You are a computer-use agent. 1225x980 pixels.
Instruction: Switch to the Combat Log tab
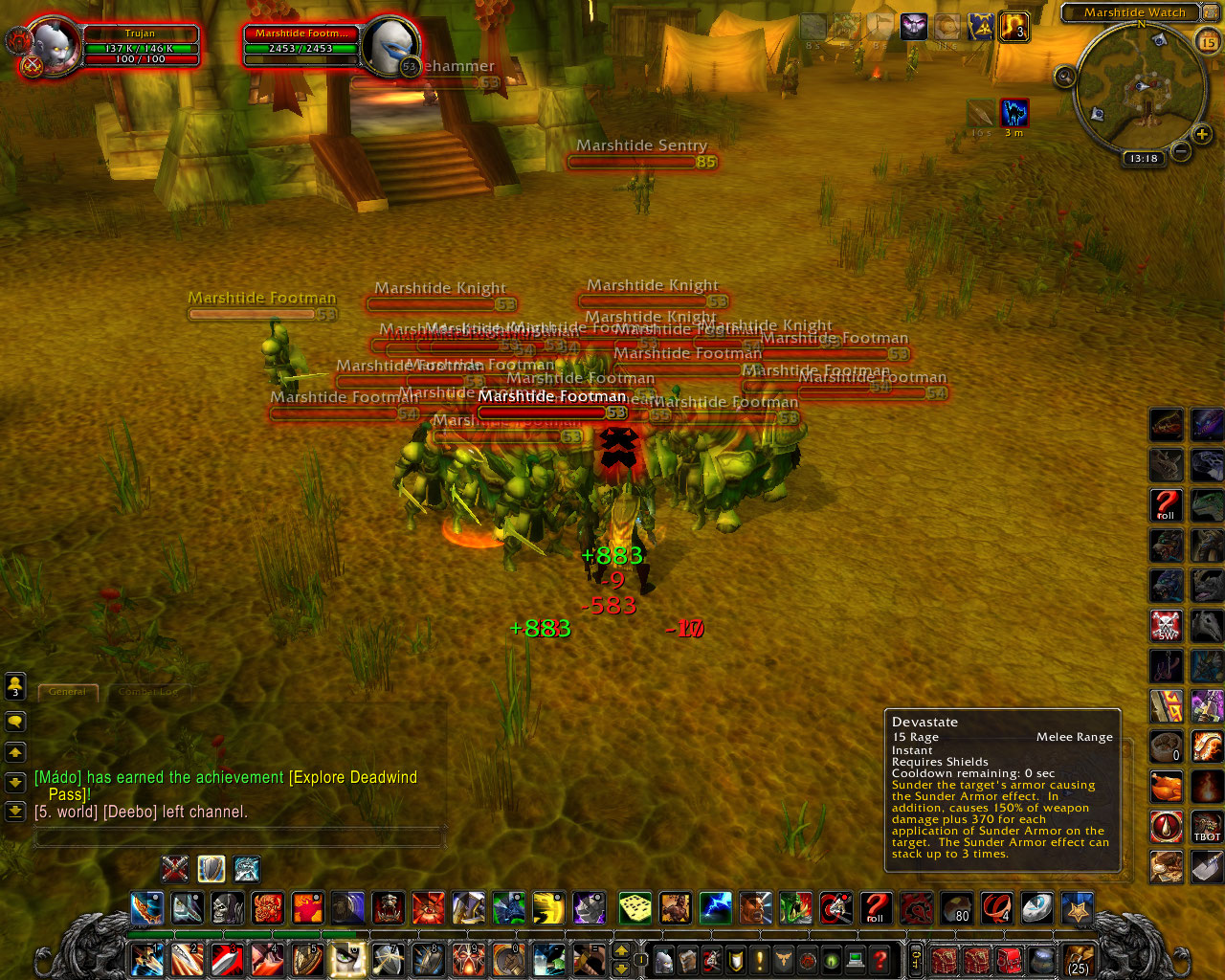point(148,692)
